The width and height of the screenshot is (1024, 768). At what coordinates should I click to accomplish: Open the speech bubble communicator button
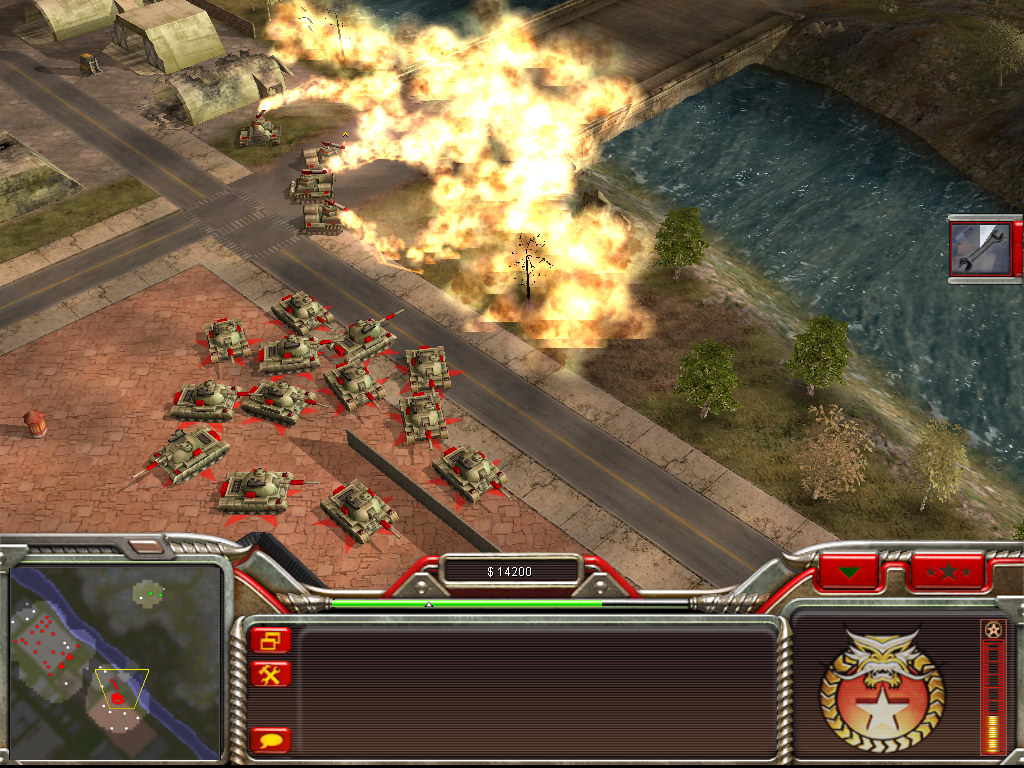pyautogui.click(x=270, y=740)
